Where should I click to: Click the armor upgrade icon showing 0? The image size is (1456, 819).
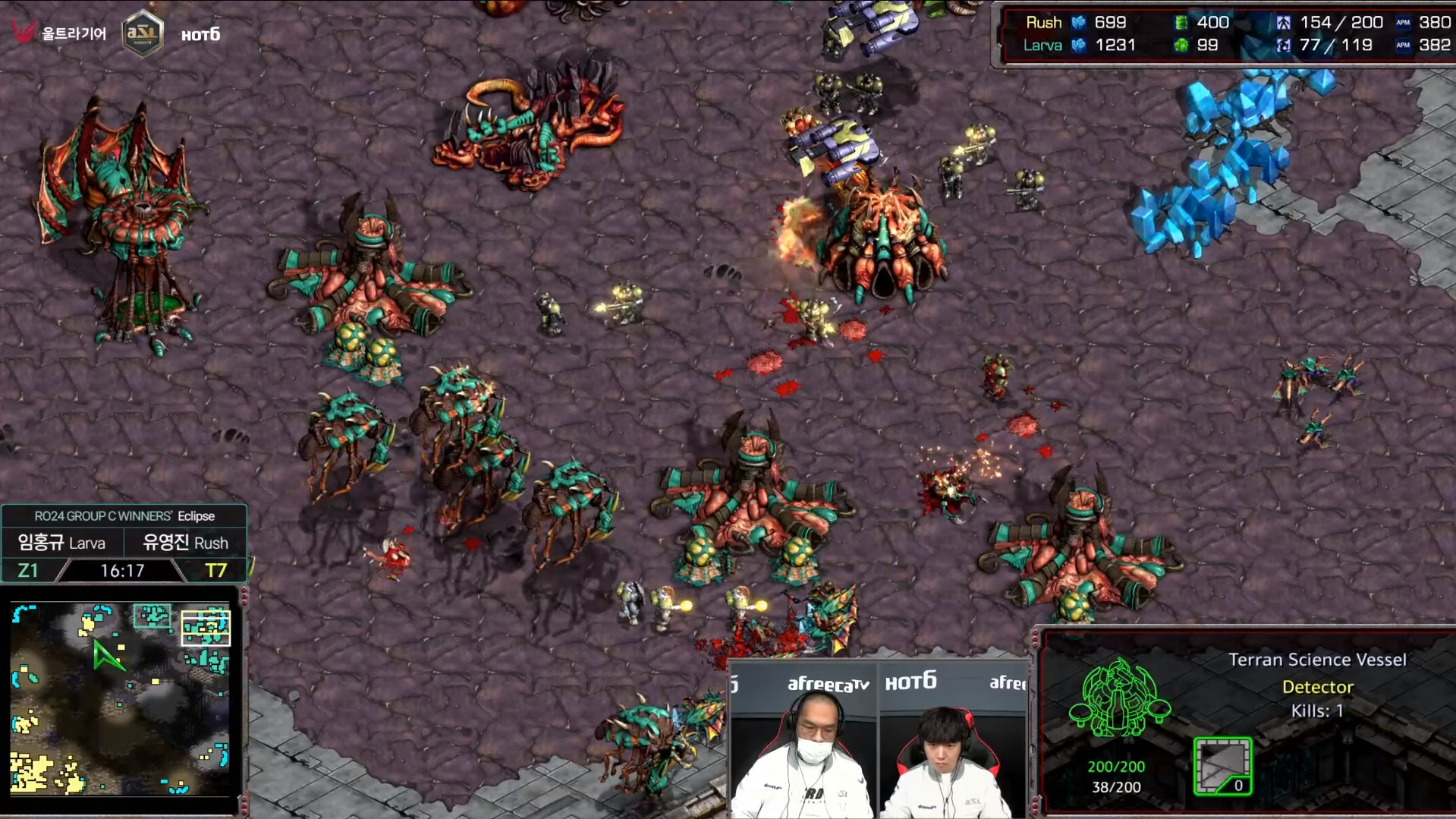click(x=1222, y=765)
